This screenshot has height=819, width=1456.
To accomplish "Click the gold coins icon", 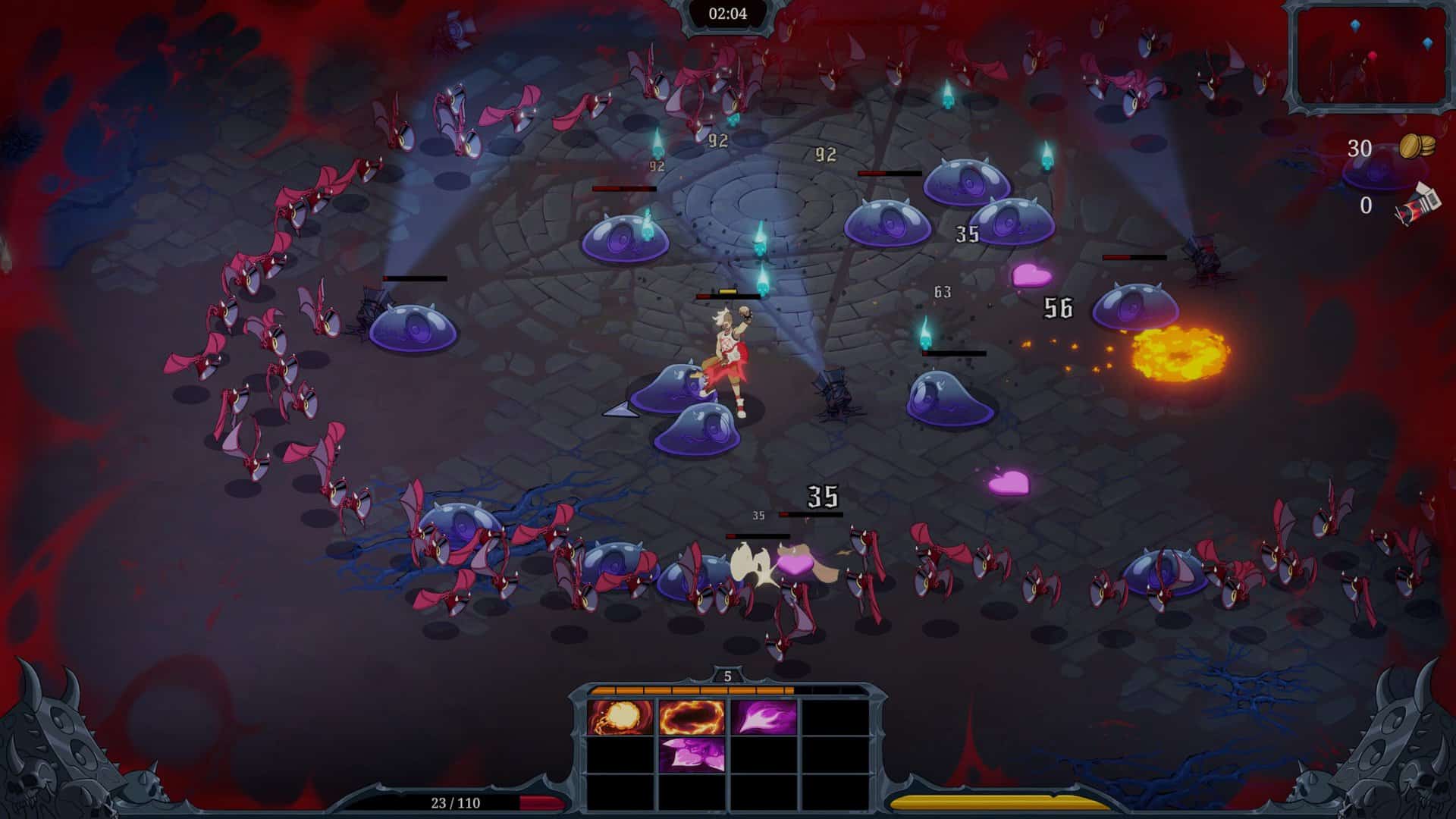I will (x=1417, y=146).
